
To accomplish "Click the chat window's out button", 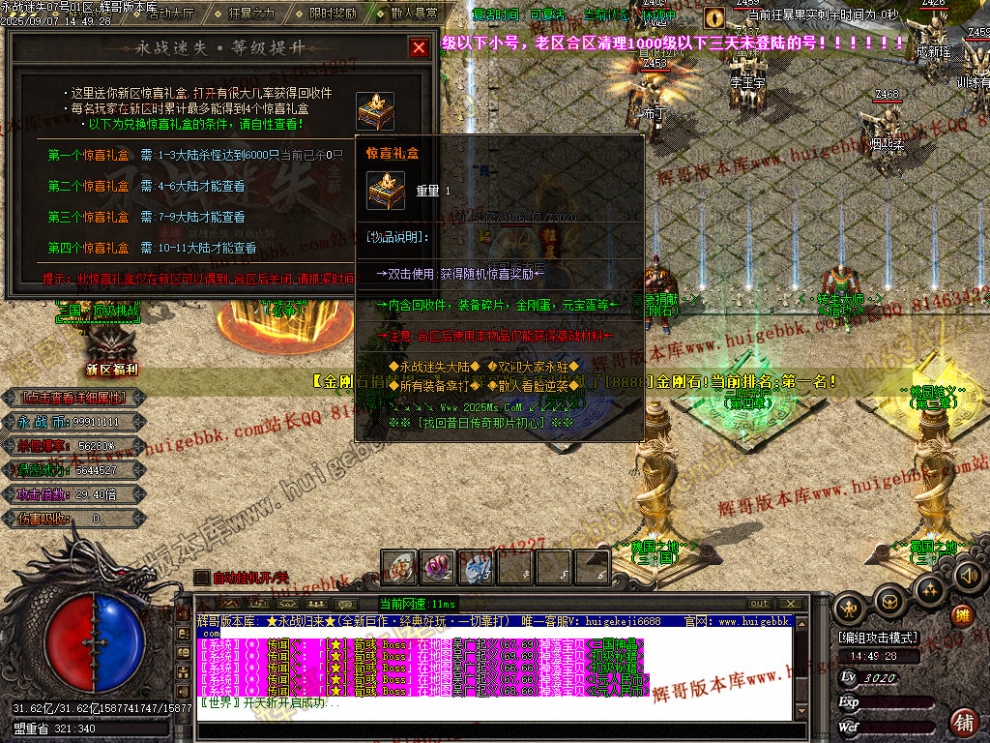I will click(x=760, y=603).
